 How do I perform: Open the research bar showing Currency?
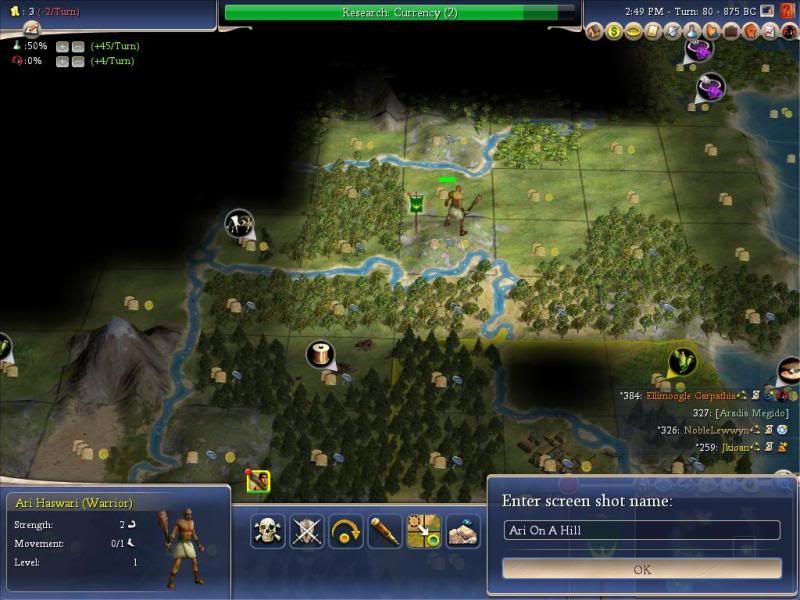(x=400, y=12)
